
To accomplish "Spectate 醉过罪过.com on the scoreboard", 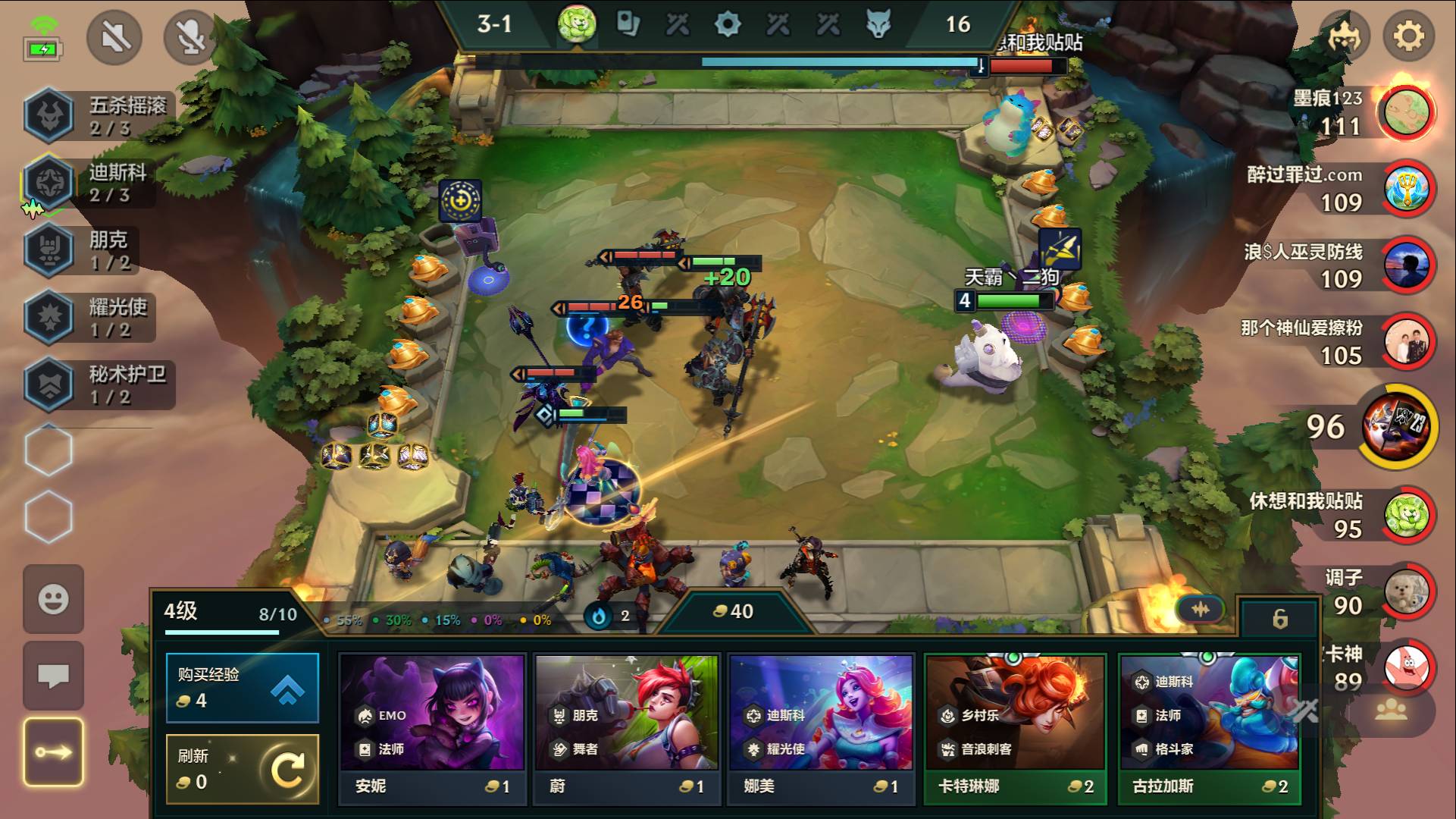I will (x=1406, y=188).
